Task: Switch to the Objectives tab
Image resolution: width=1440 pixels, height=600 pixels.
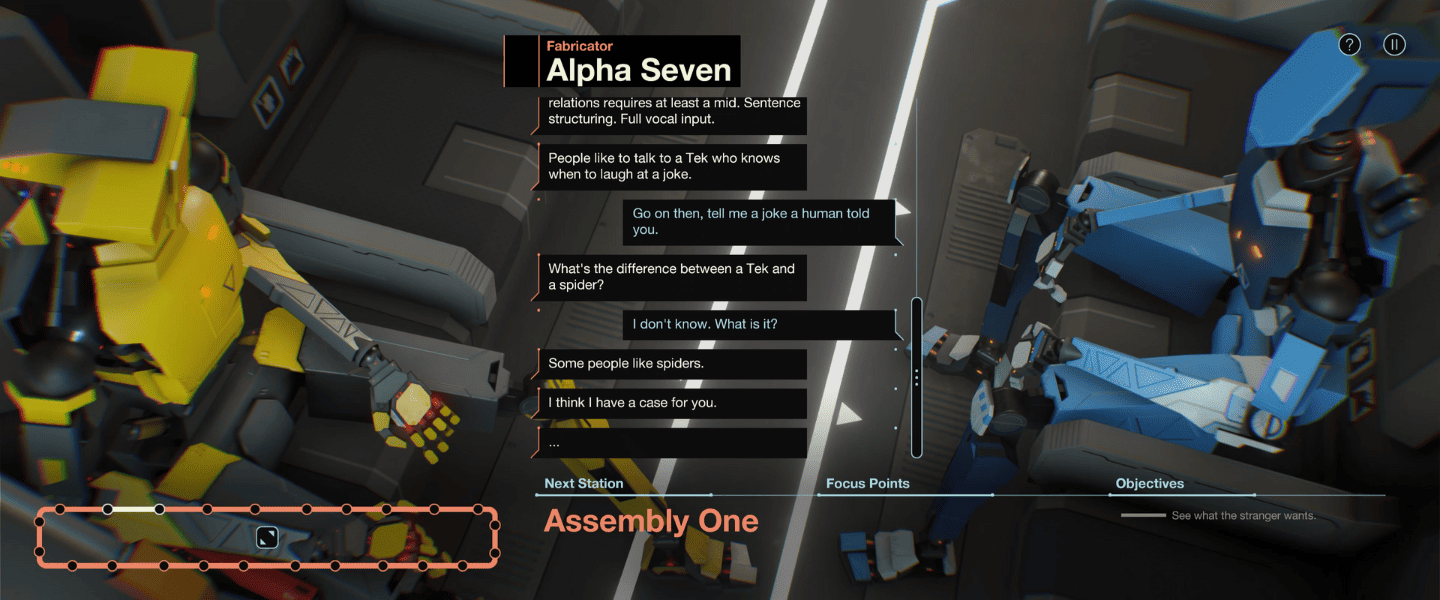Action: pyautogui.click(x=1149, y=484)
